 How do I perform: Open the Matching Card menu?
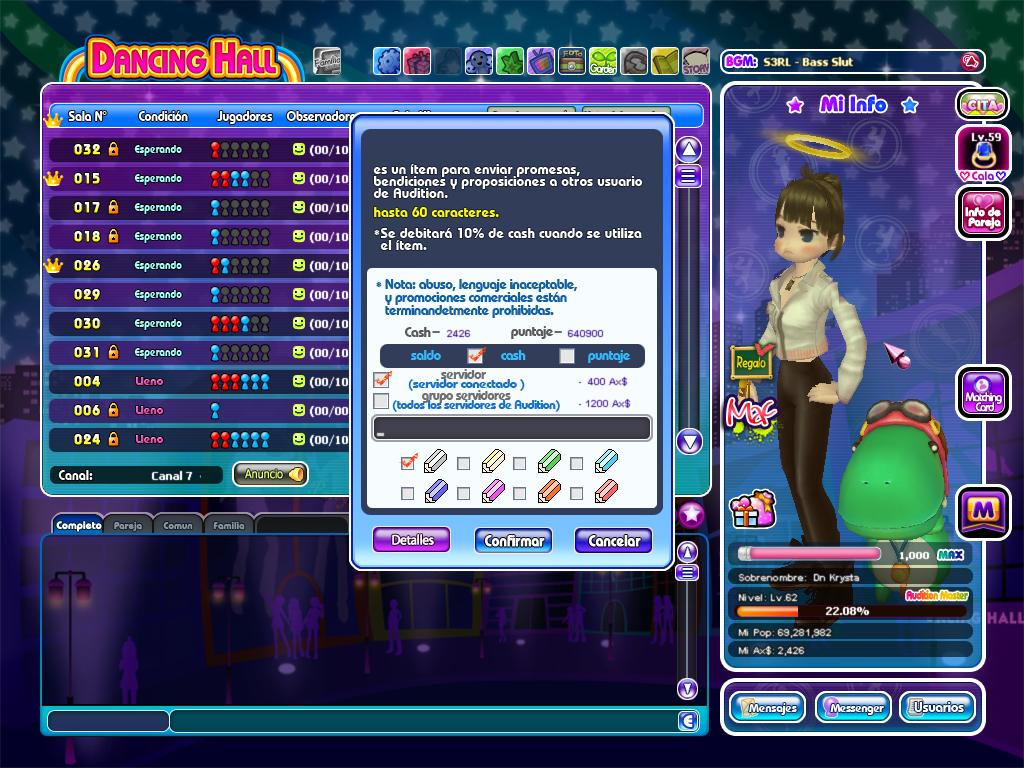(x=983, y=392)
